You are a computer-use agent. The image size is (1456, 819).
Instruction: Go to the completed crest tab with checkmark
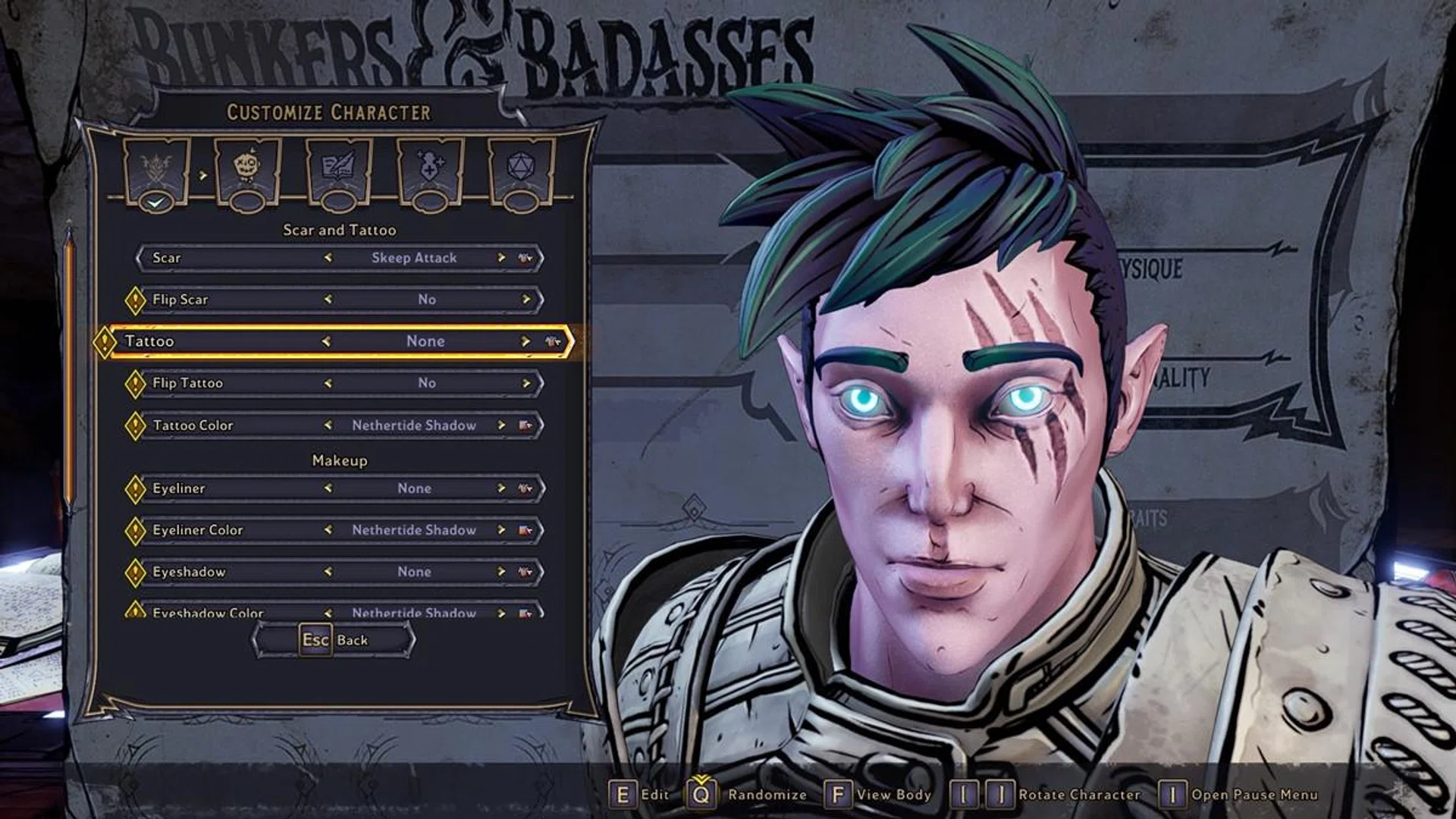tap(155, 170)
